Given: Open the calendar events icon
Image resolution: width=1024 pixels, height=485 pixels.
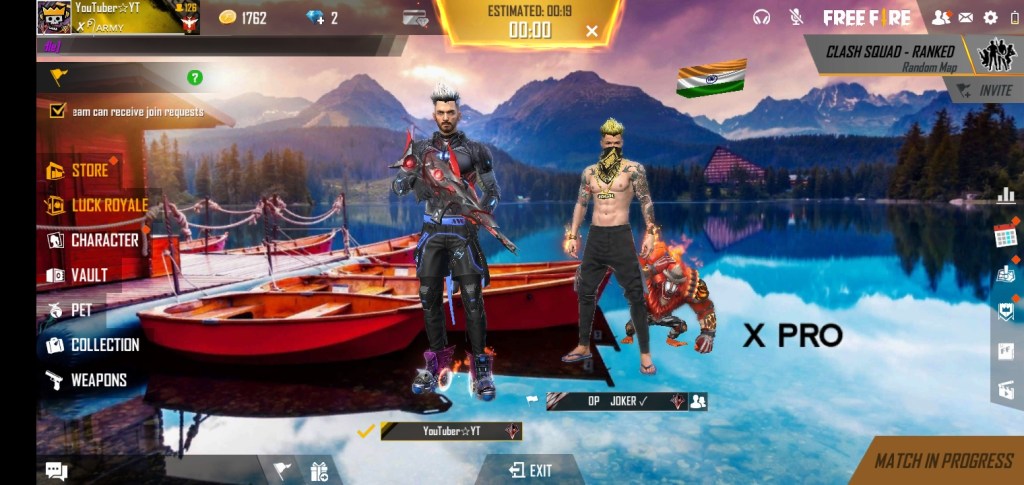Looking at the screenshot, I should (x=1005, y=237).
